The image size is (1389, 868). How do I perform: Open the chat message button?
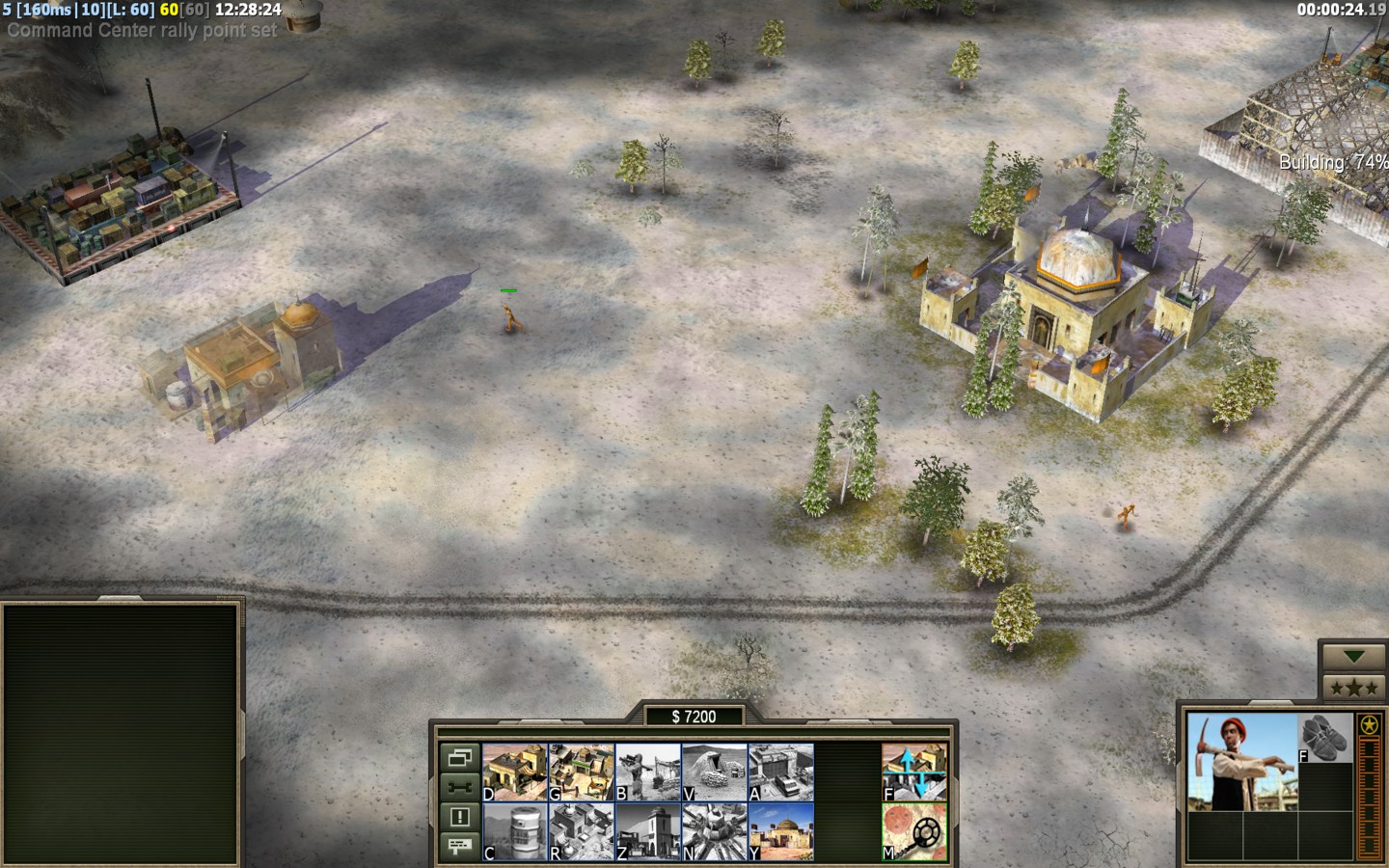tap(460, 846)
